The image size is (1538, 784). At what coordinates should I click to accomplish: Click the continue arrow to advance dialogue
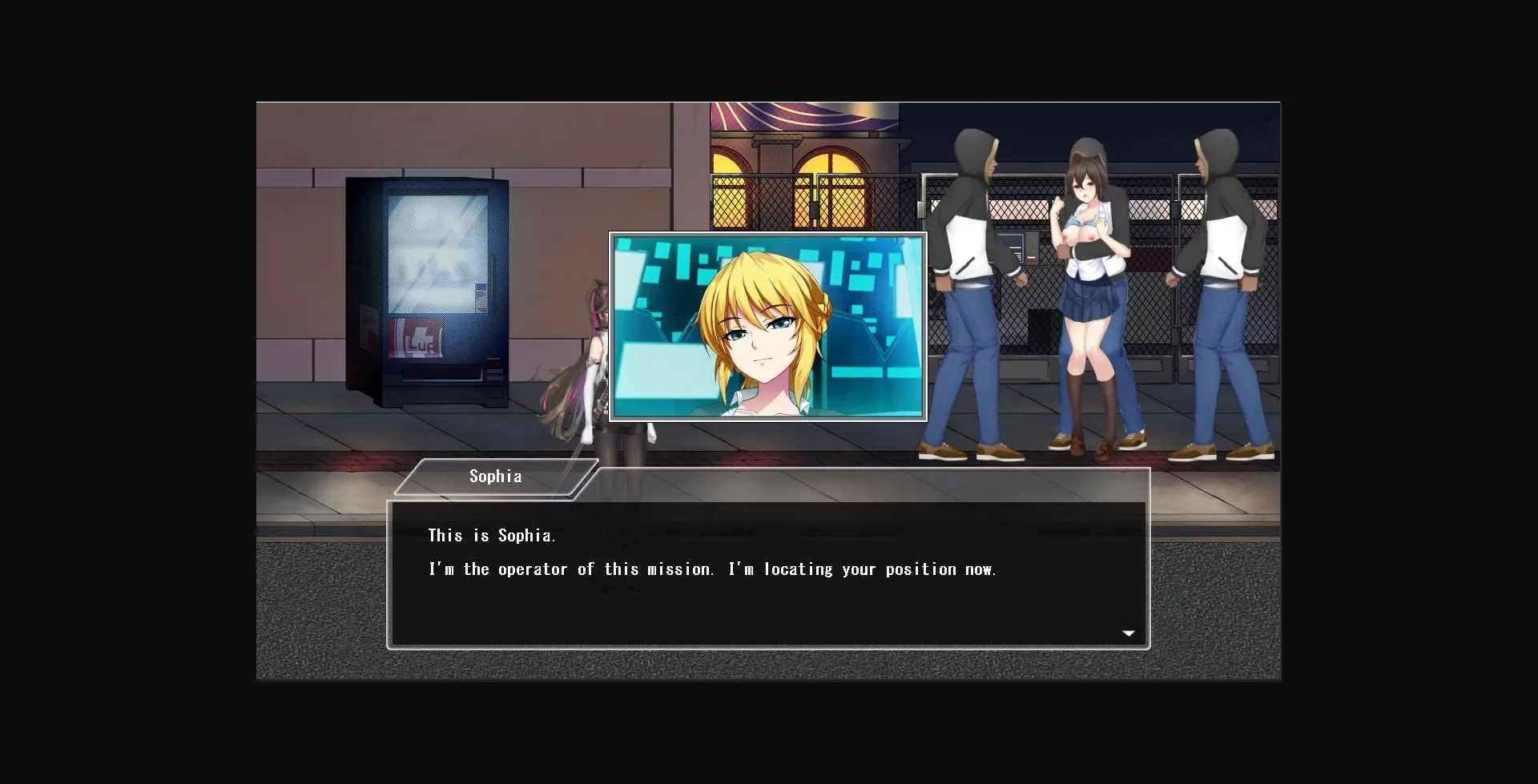1129,633
